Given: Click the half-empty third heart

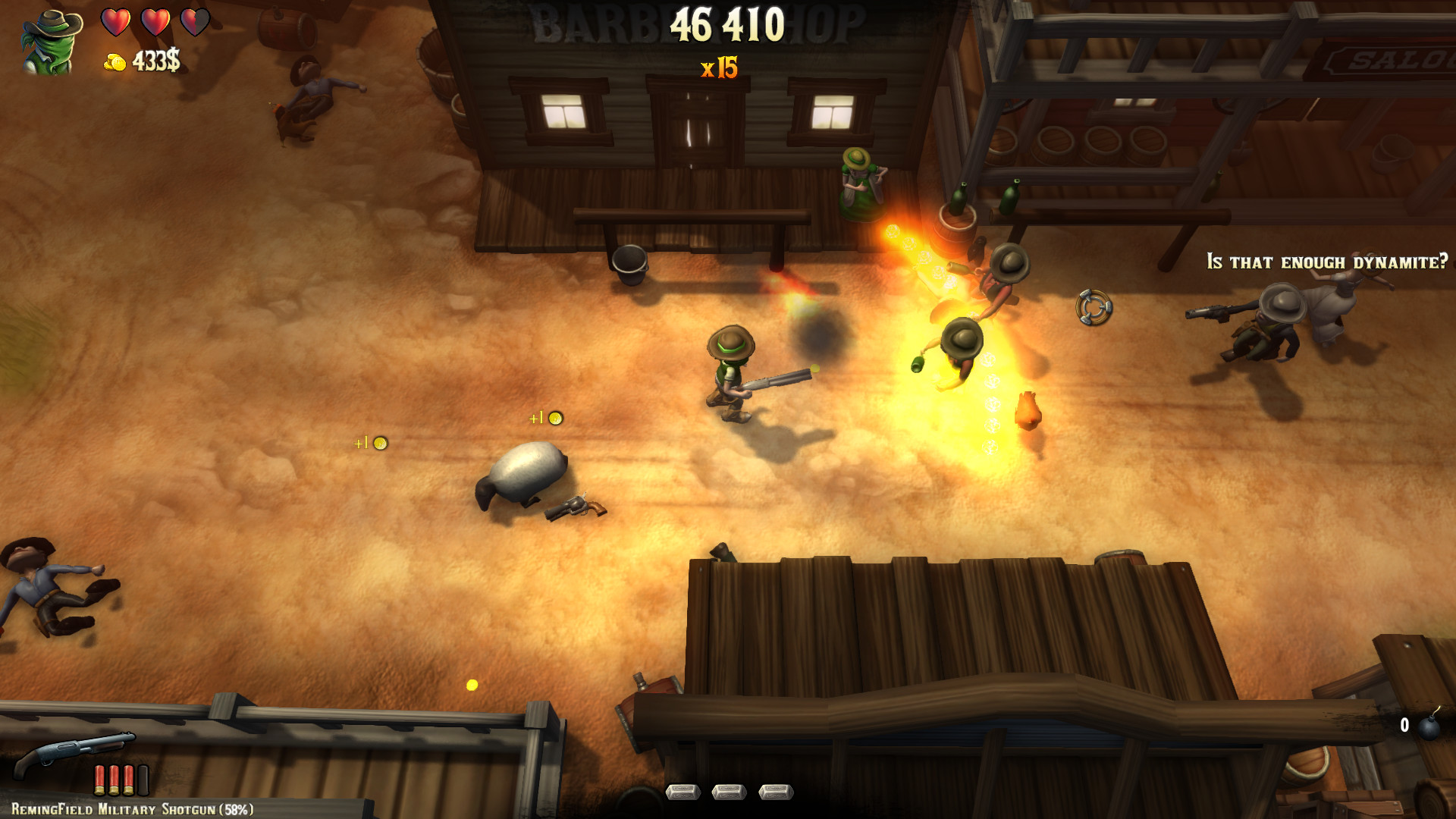Looking at the screenshot, I should point(196,21).
